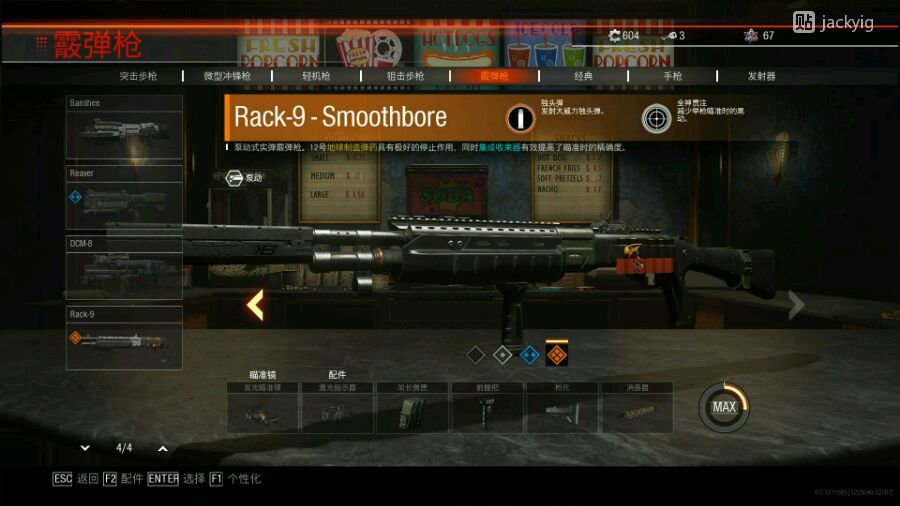Pick the DCM-8 shotgun tile

124,267
